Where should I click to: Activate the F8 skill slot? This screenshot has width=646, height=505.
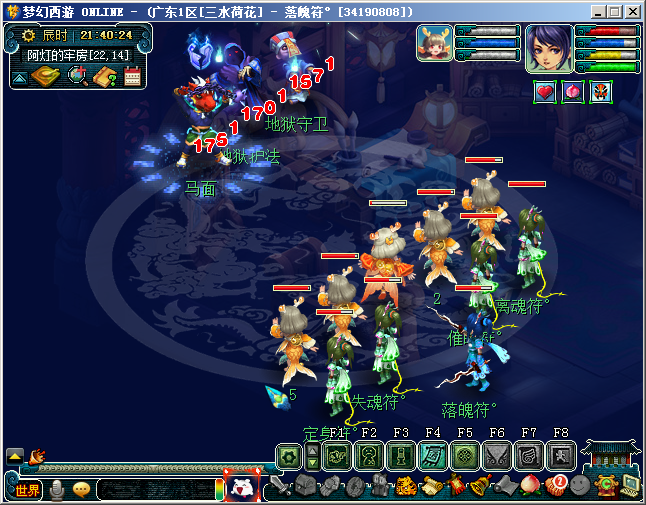pyautogui.click(x=561, y=456)
